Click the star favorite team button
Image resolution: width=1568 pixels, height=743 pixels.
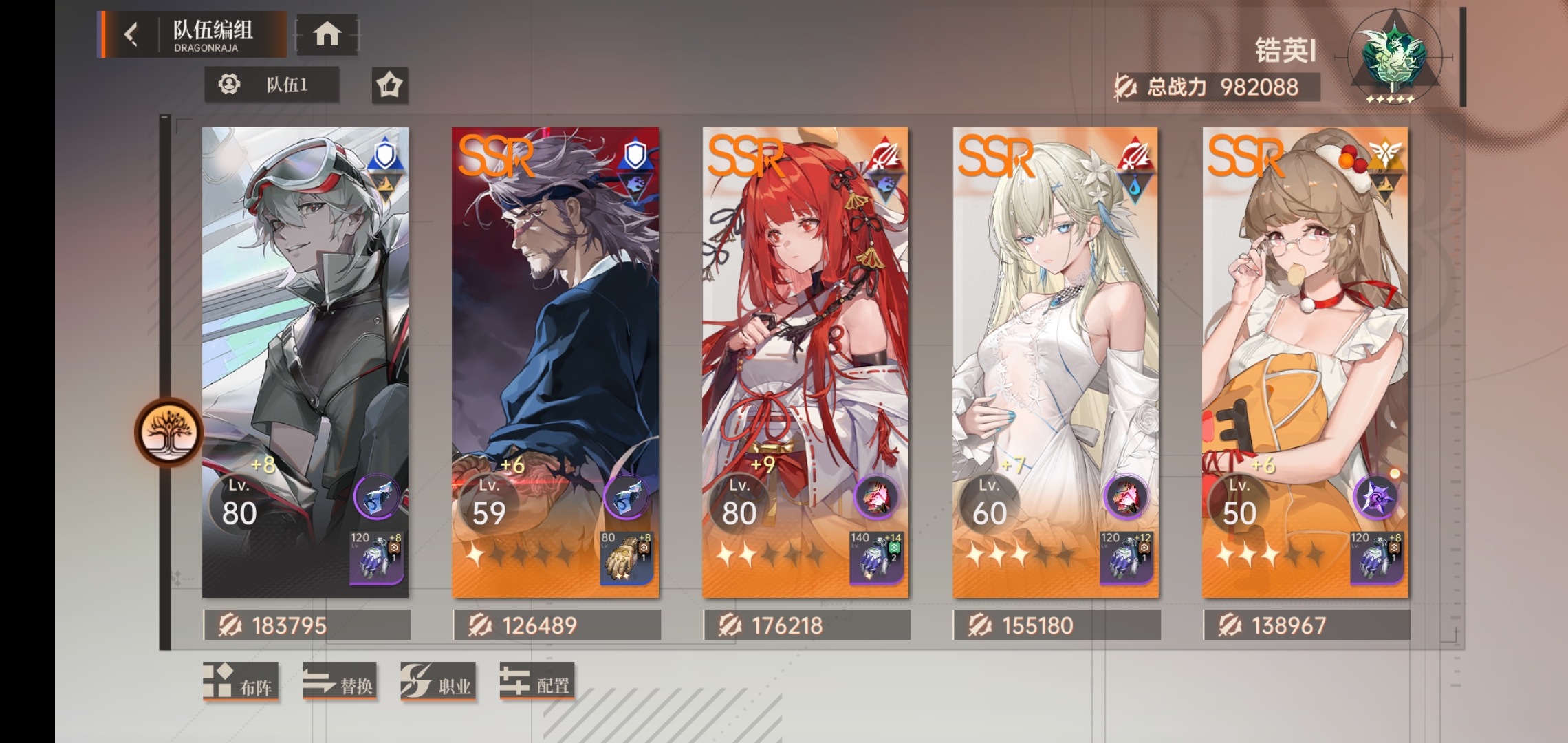click(389, 85)
